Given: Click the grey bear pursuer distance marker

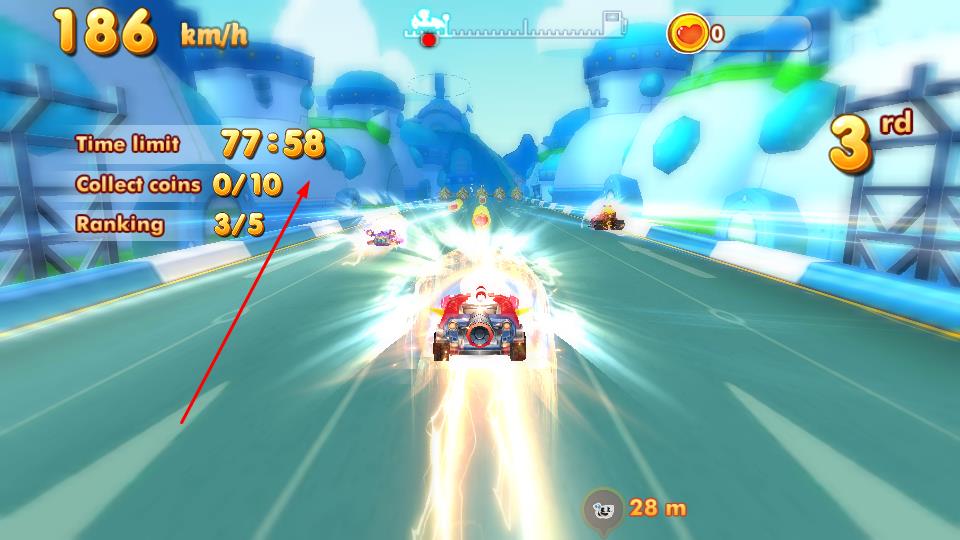Looking at the screenshot, I should coord(604,508).
